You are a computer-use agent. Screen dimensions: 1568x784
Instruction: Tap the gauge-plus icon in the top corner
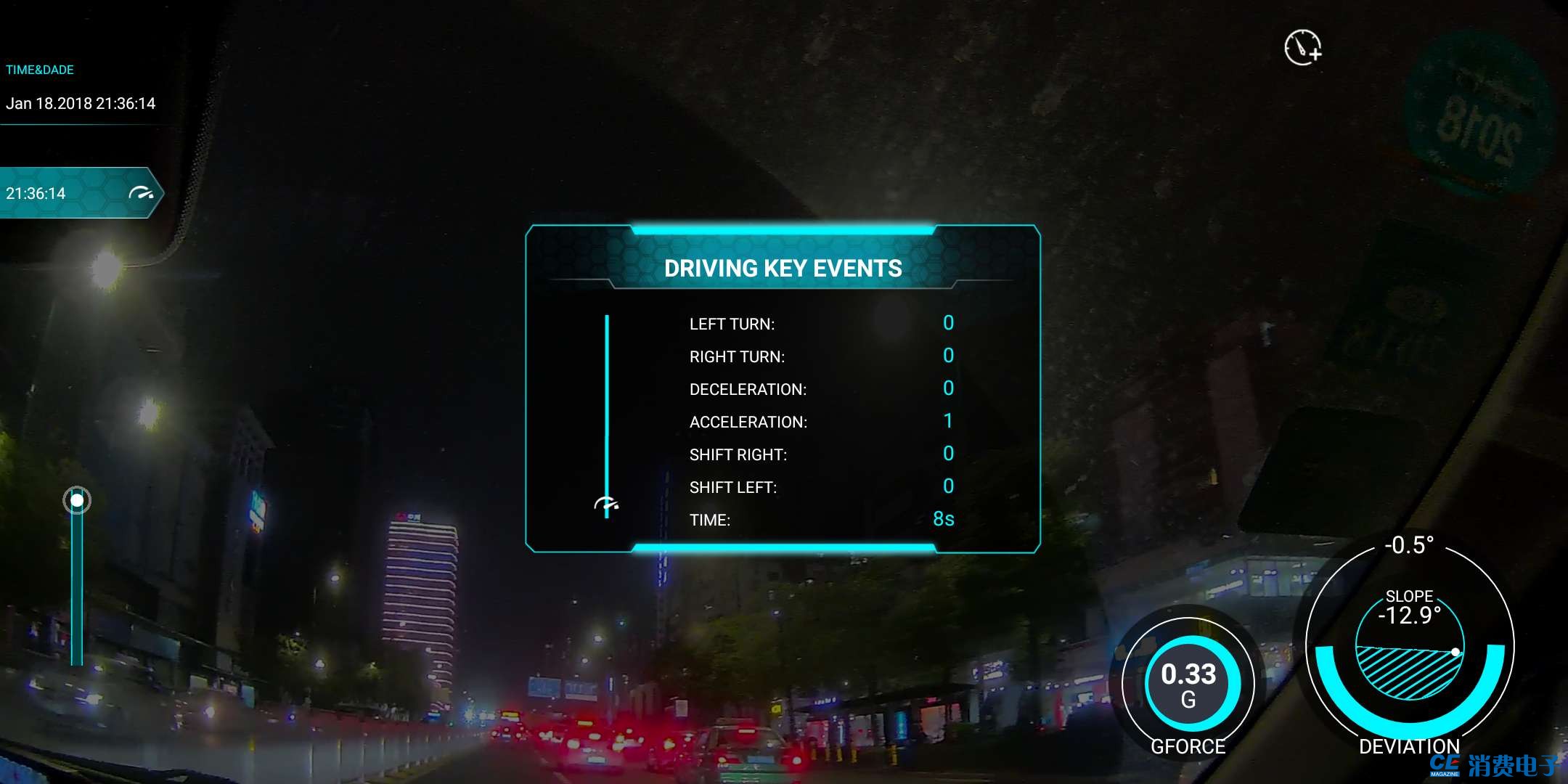click(x=1303, y=48)
